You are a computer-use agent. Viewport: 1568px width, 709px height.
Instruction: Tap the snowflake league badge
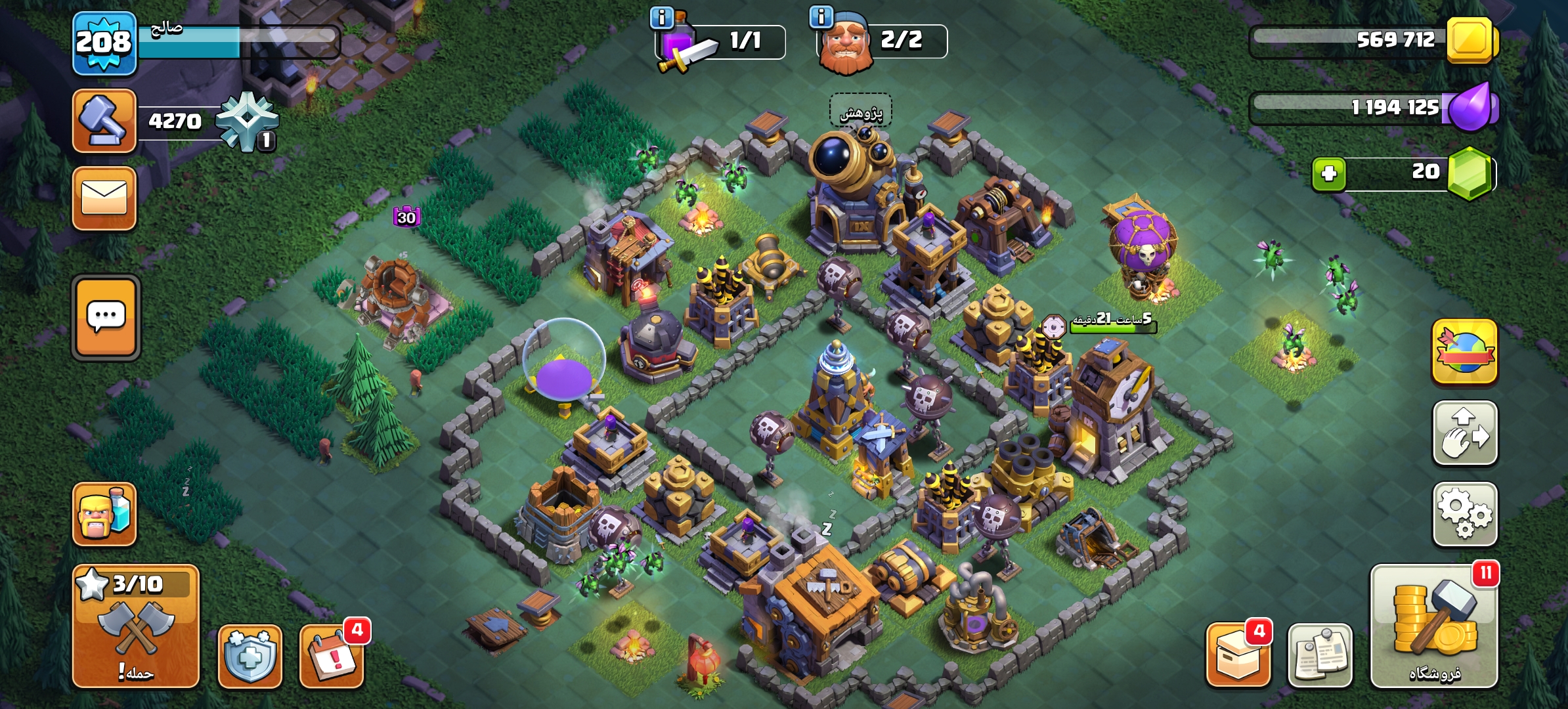(x=247, y=122)
